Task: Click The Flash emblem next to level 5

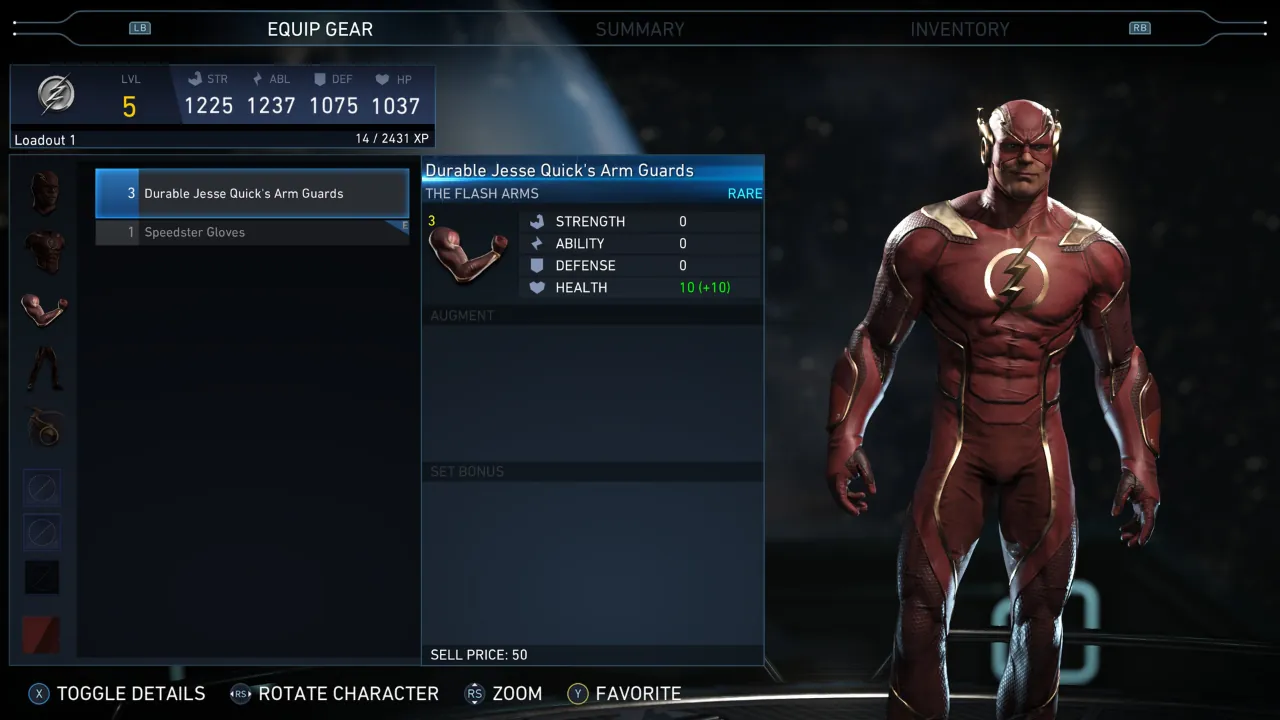Action: click(x=57, y=93)
